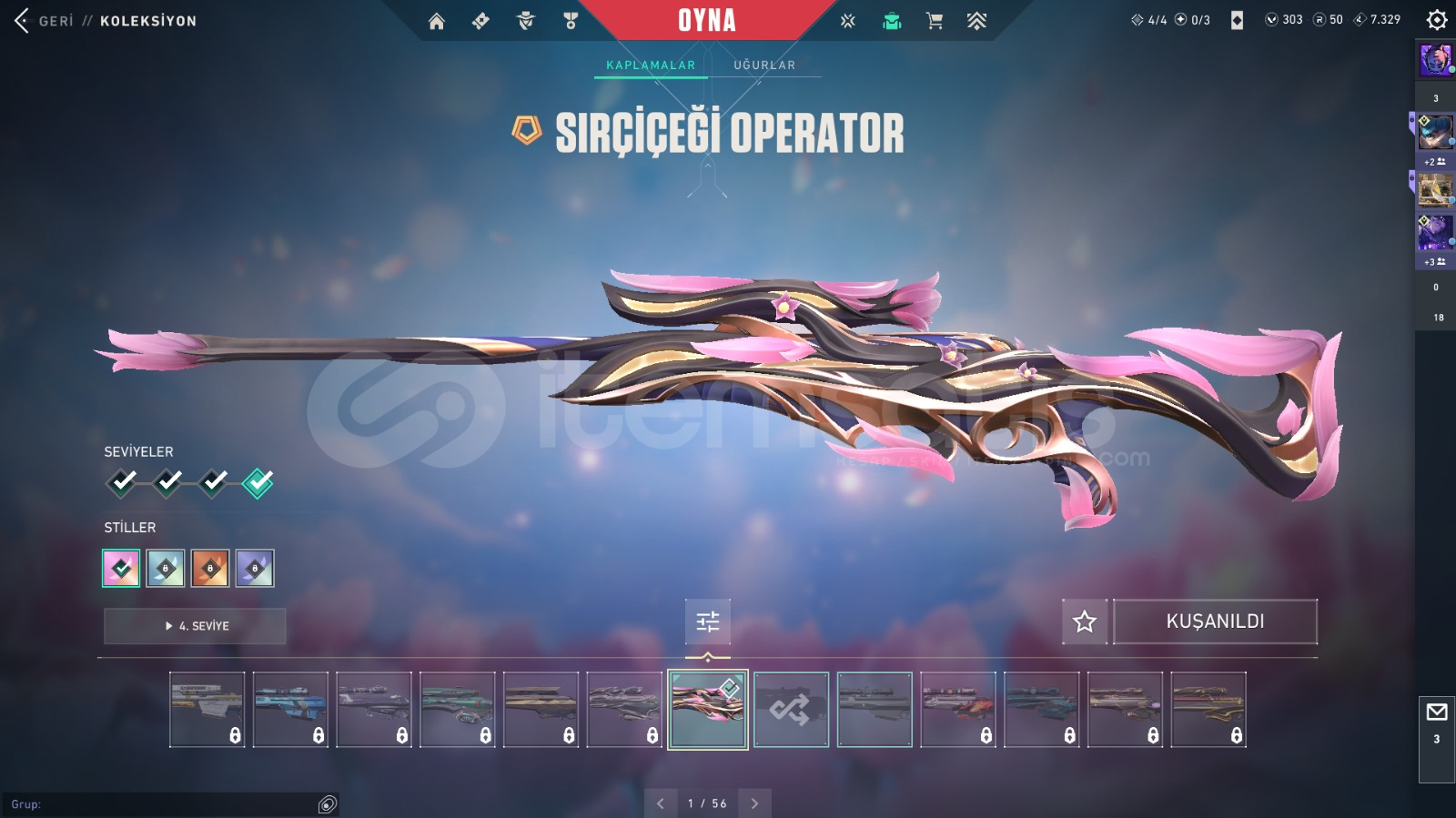Choose the locked orange style swatch
Screen dimensions: 1456x818
[x=210, y=569]
